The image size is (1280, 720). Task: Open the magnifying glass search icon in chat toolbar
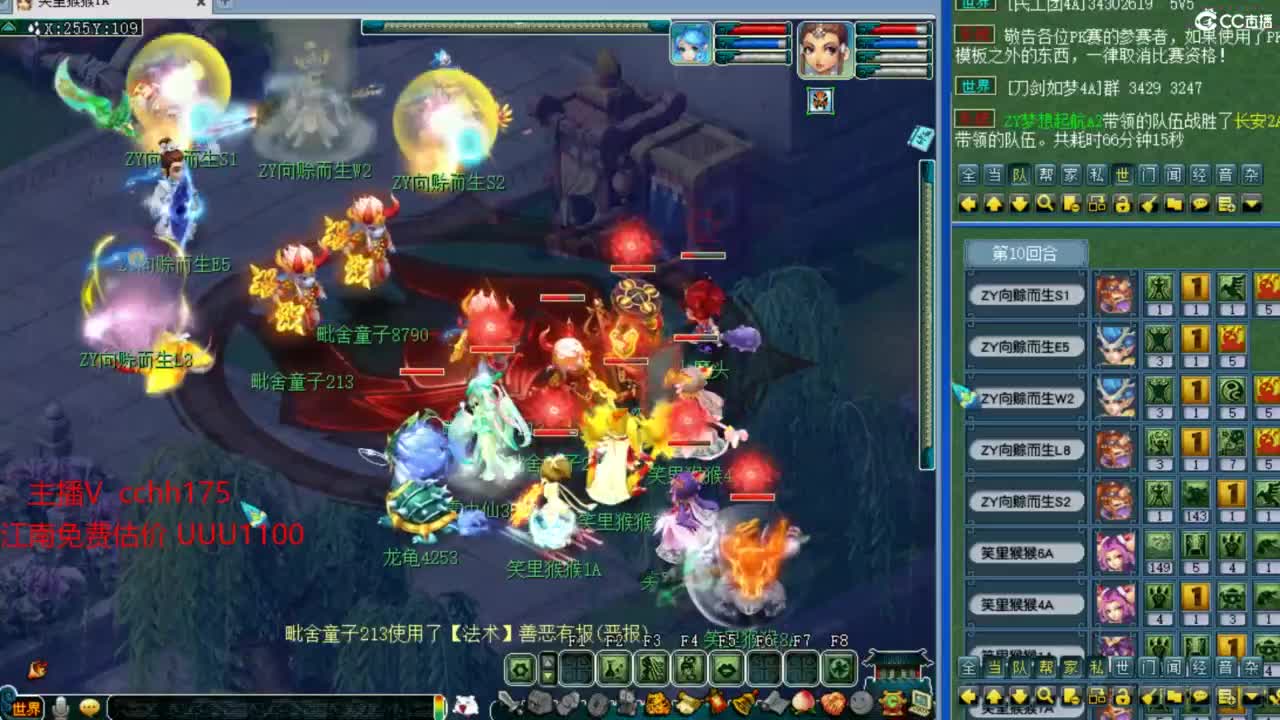[1044, 204]
